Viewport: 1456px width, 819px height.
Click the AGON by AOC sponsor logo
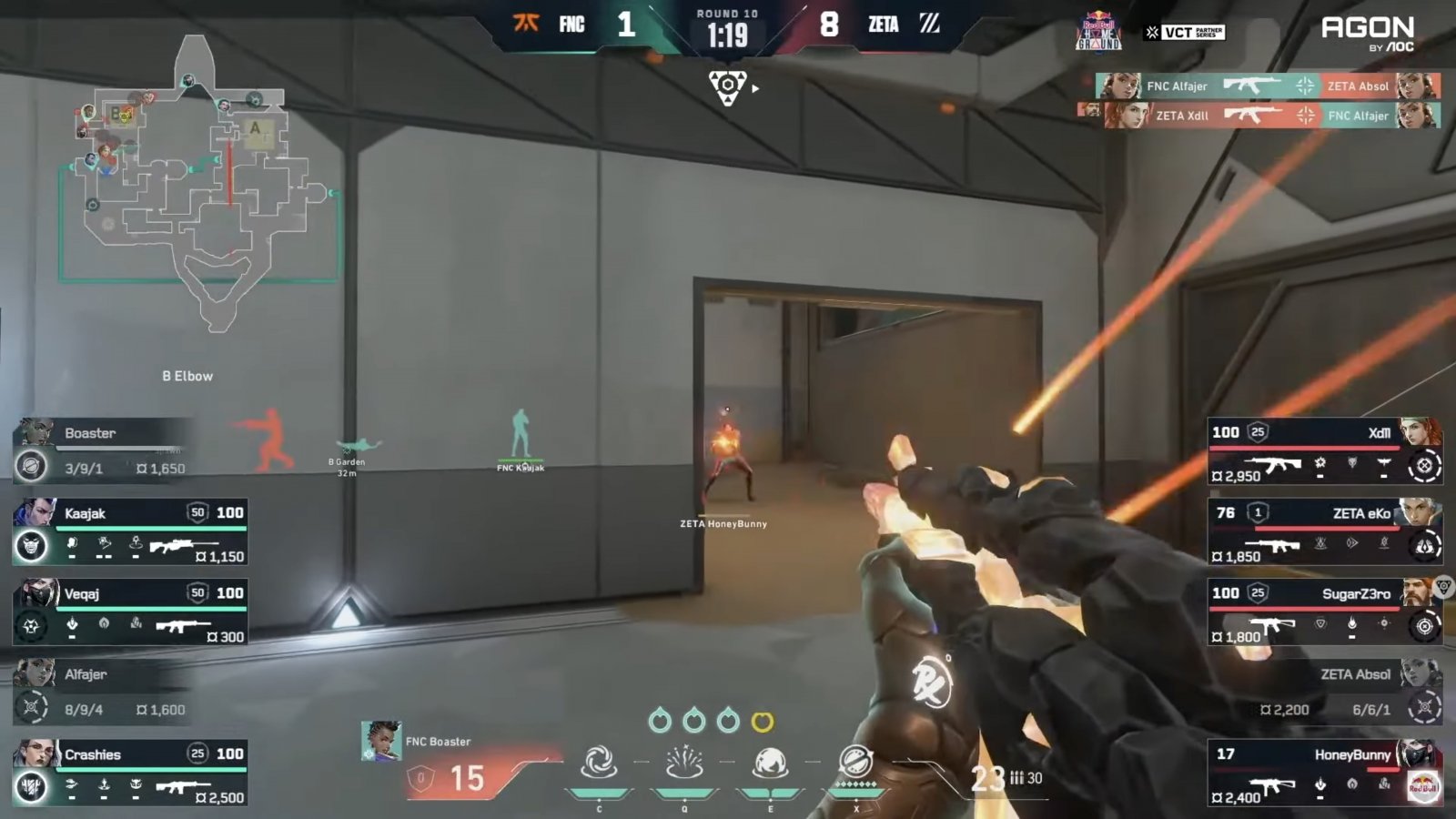[1367, 34]
